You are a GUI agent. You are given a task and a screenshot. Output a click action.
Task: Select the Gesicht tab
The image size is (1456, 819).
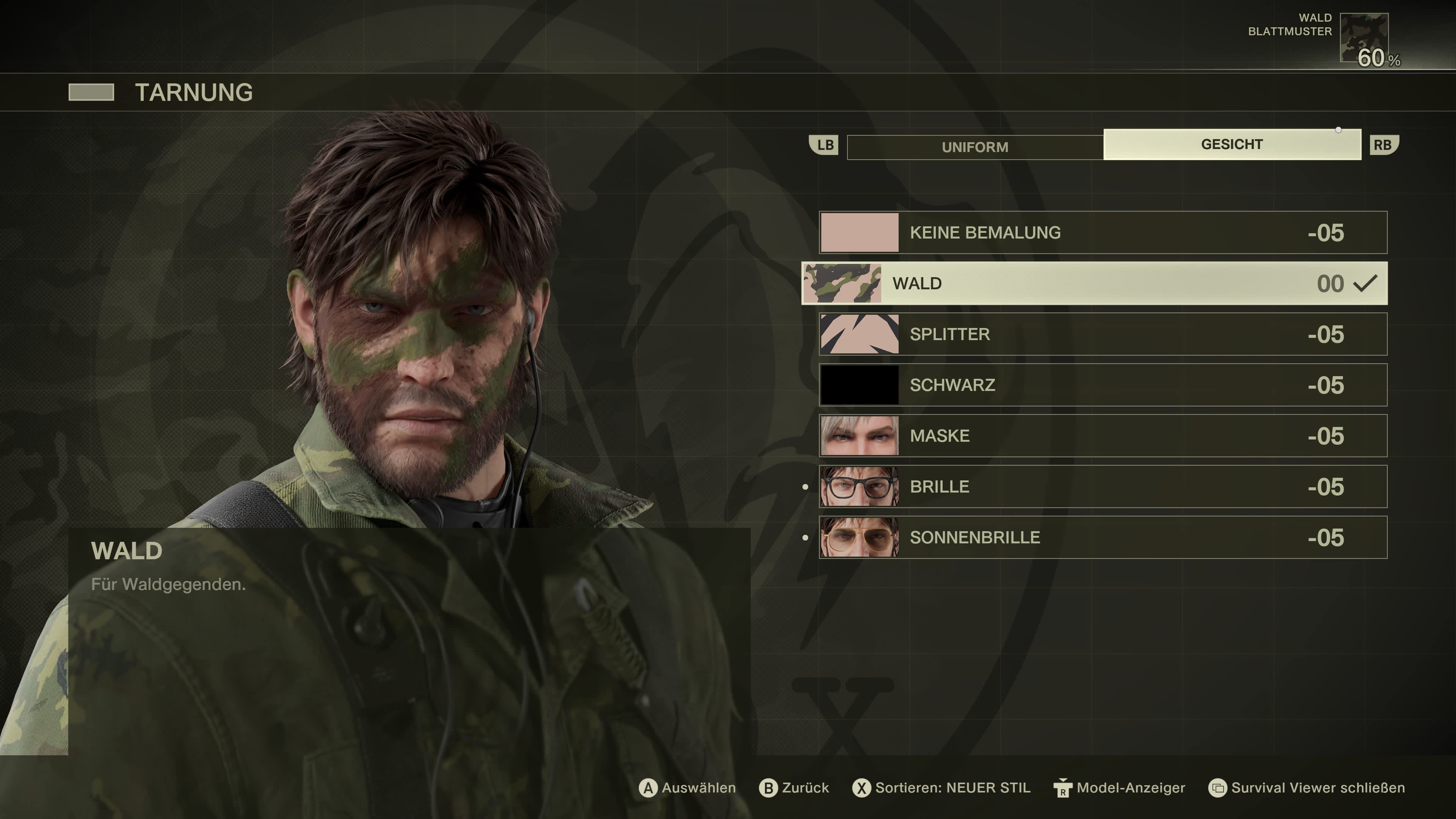[x=1232, y=145]
